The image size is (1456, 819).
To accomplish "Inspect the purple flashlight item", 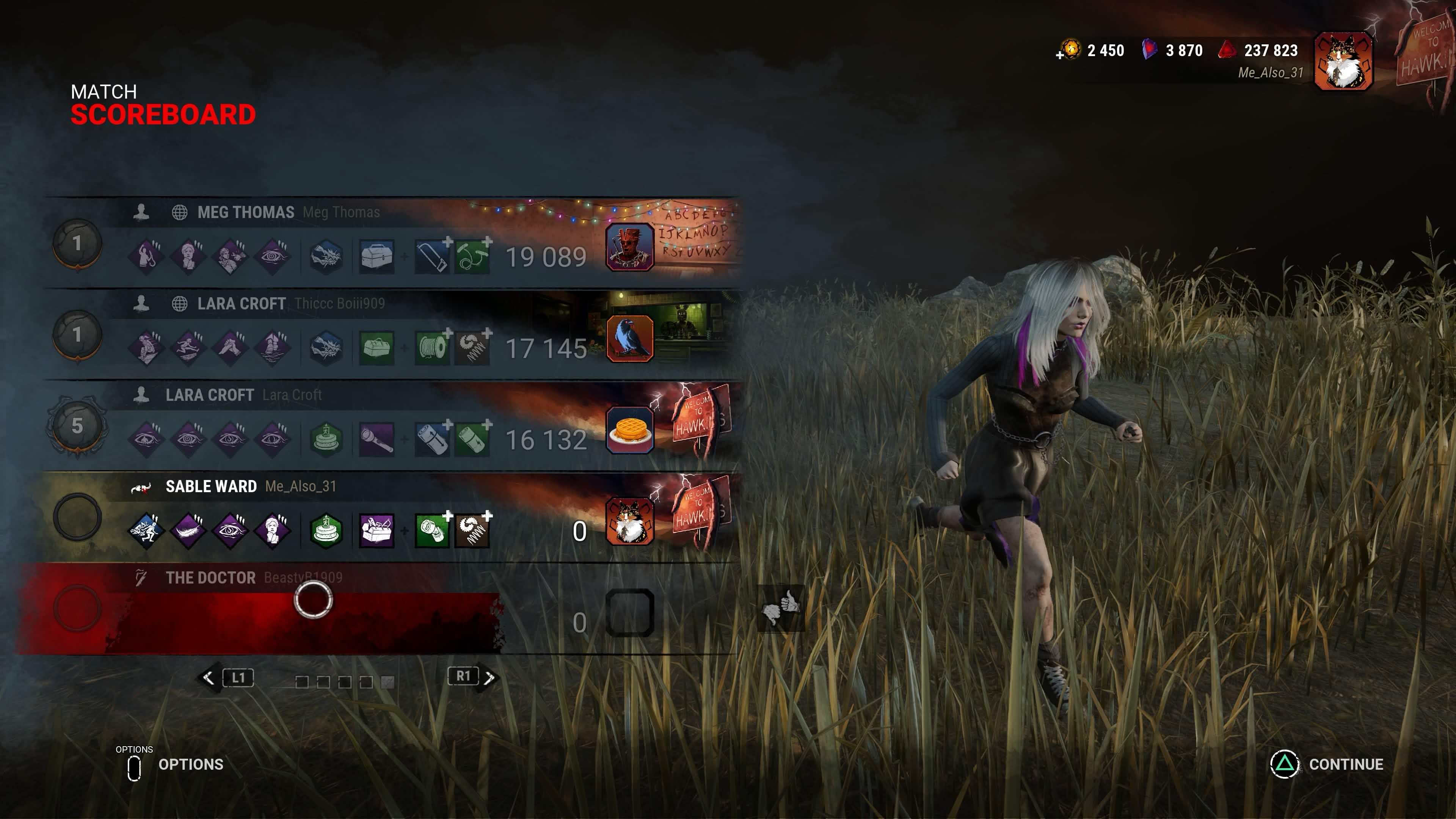I will tap(377, 439).
